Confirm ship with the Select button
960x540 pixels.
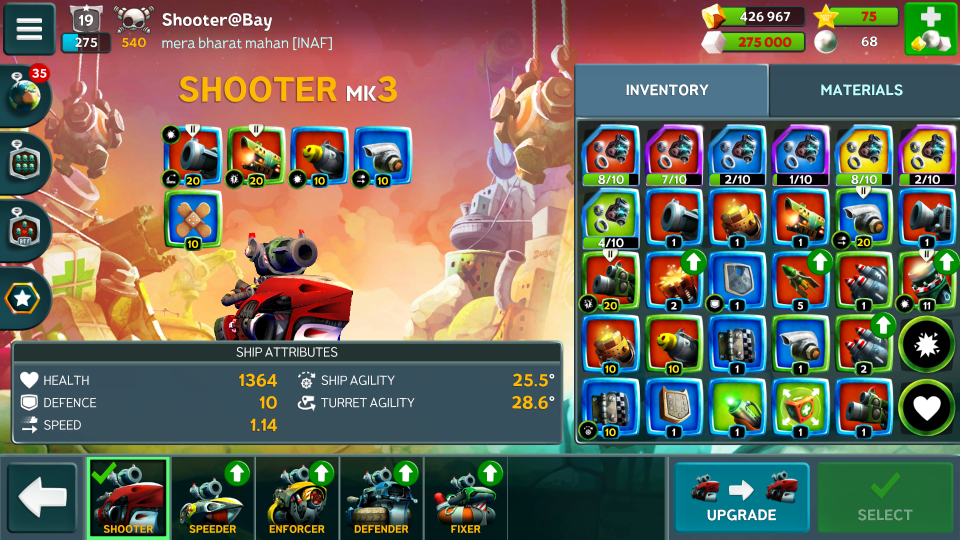click(884, 497)
